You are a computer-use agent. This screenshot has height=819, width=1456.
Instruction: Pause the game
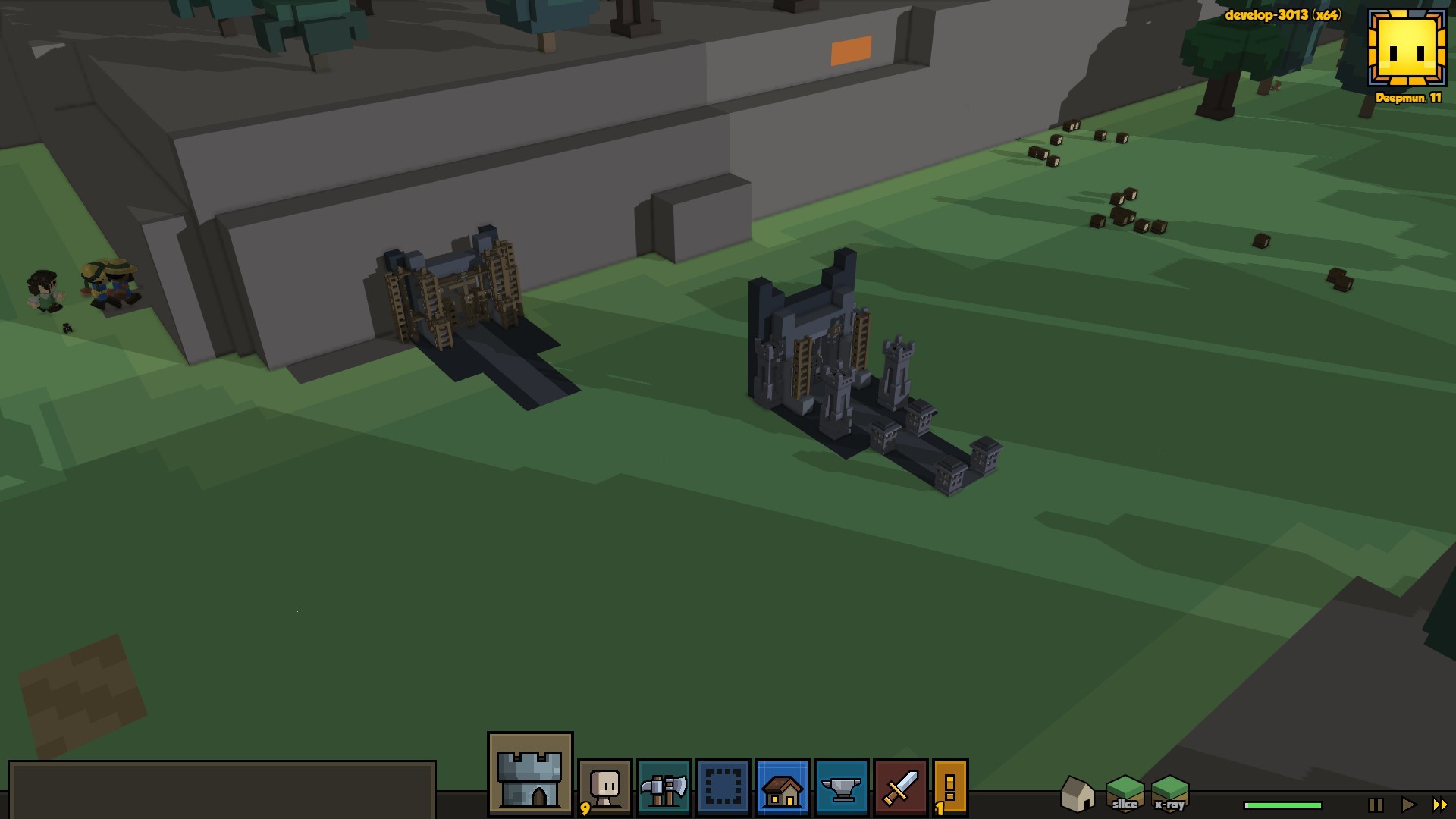(1376, 805)
